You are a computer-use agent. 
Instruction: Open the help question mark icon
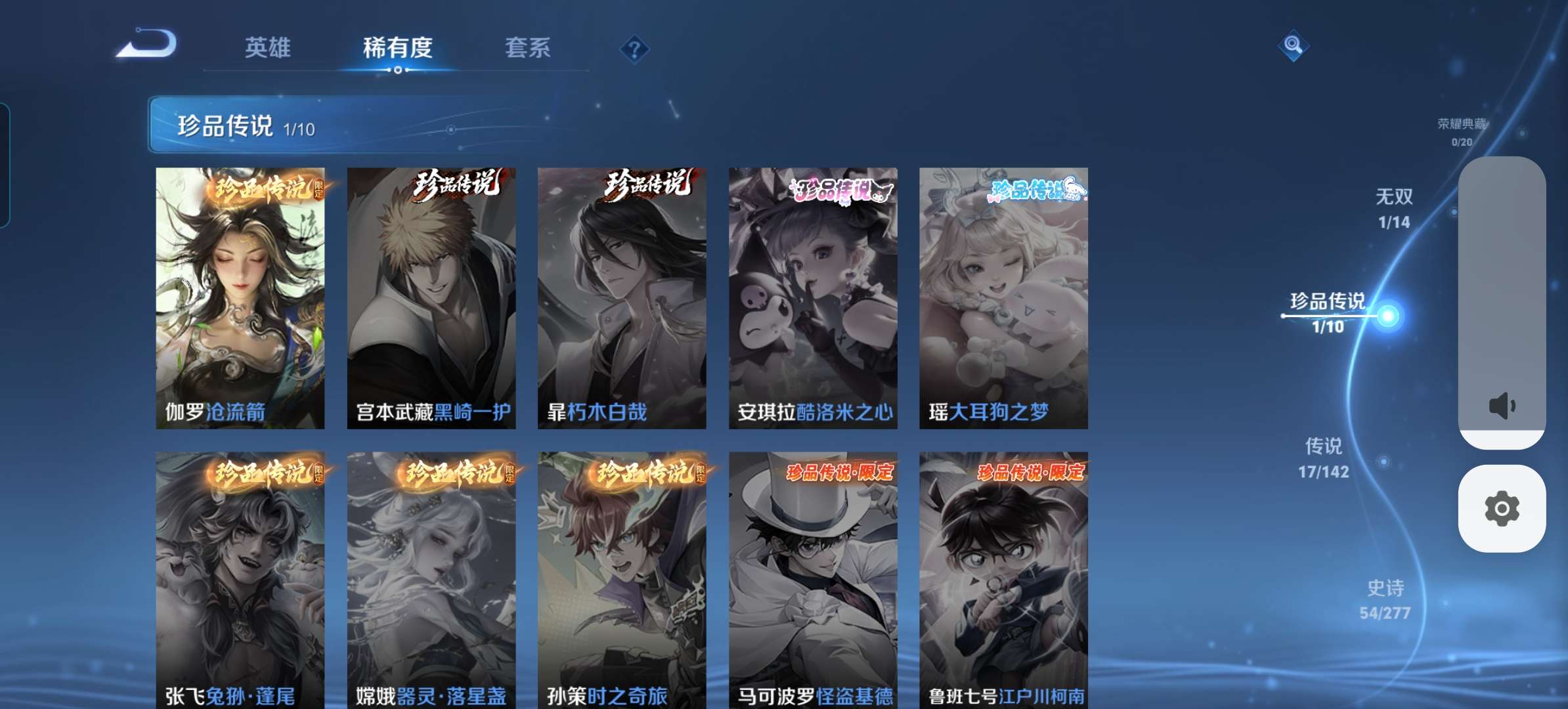pyautogui.click(x=633, y=48)
